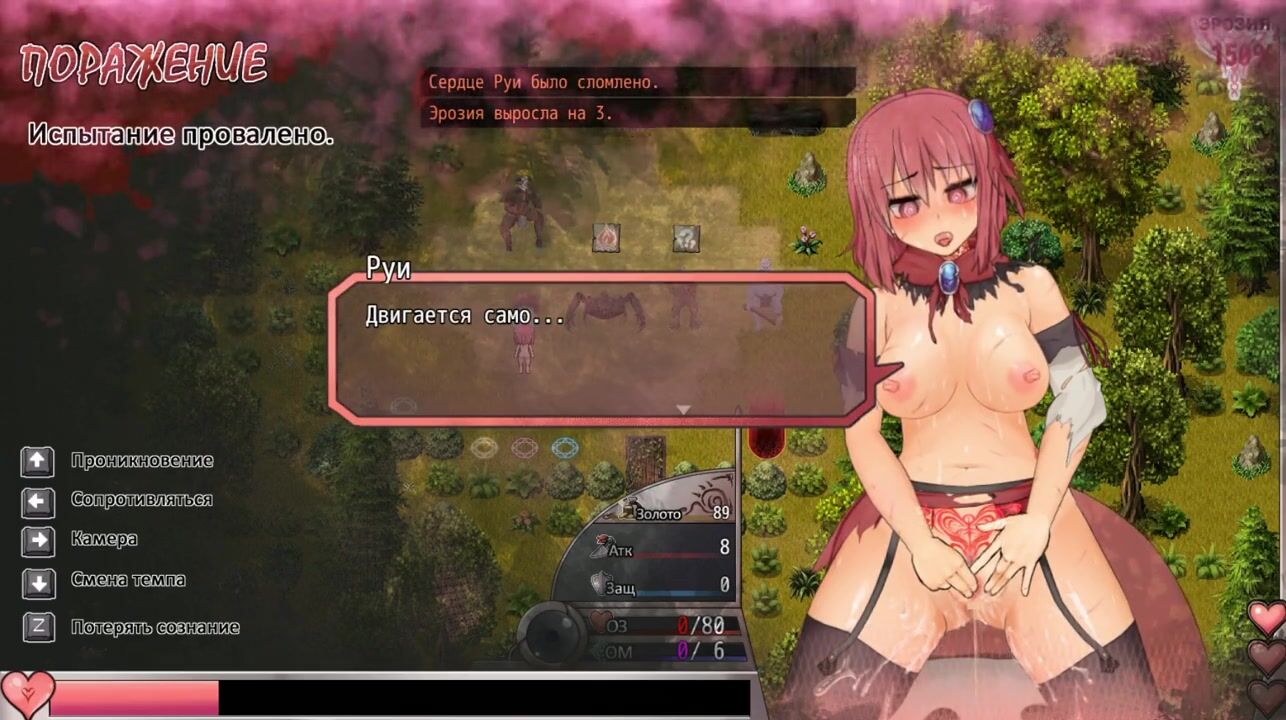
Task: Choose the Смена темпа option
Action: point(128,580)
